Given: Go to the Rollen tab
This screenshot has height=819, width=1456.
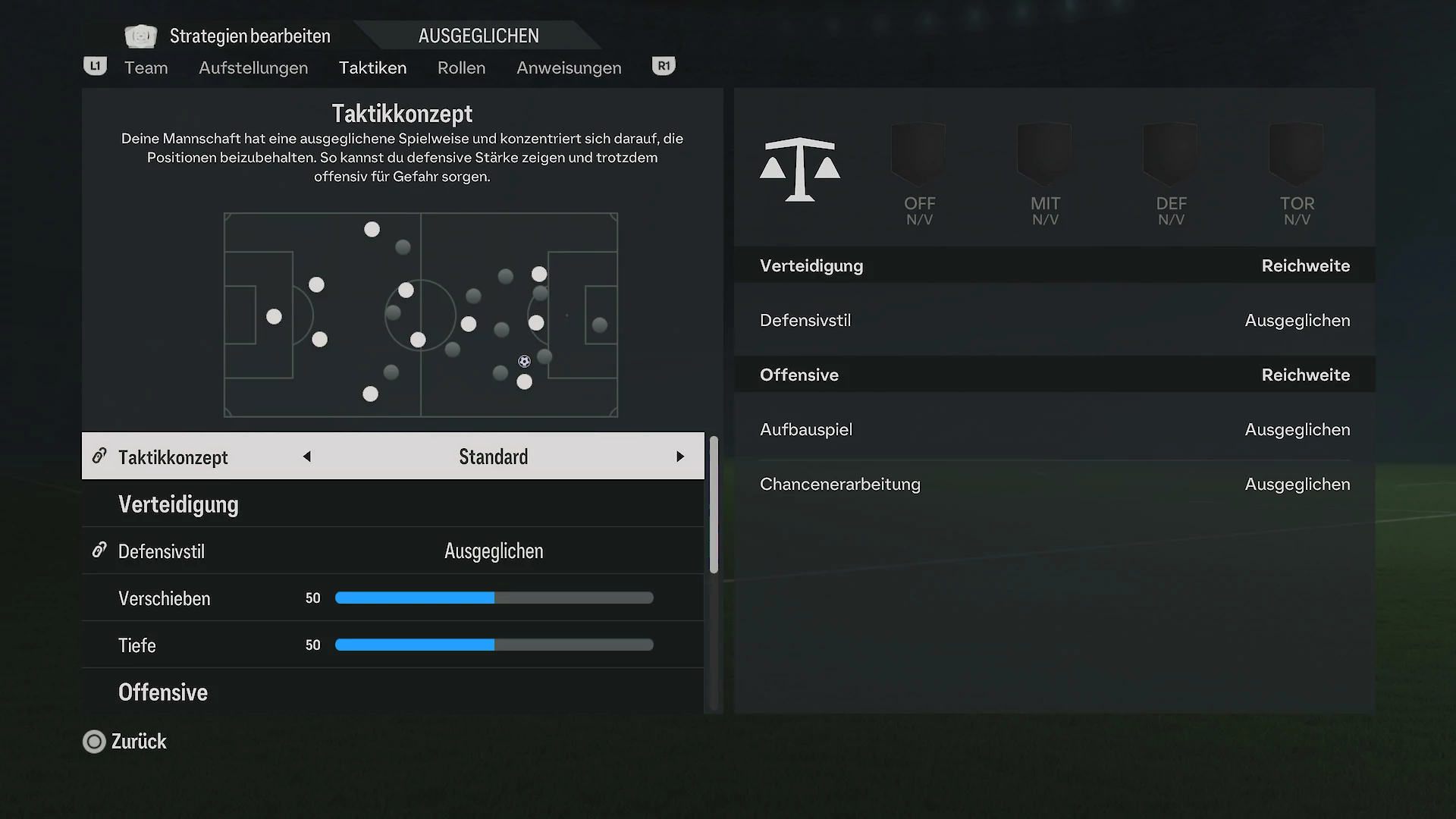Looking at the screenshot, I should 461,68.
